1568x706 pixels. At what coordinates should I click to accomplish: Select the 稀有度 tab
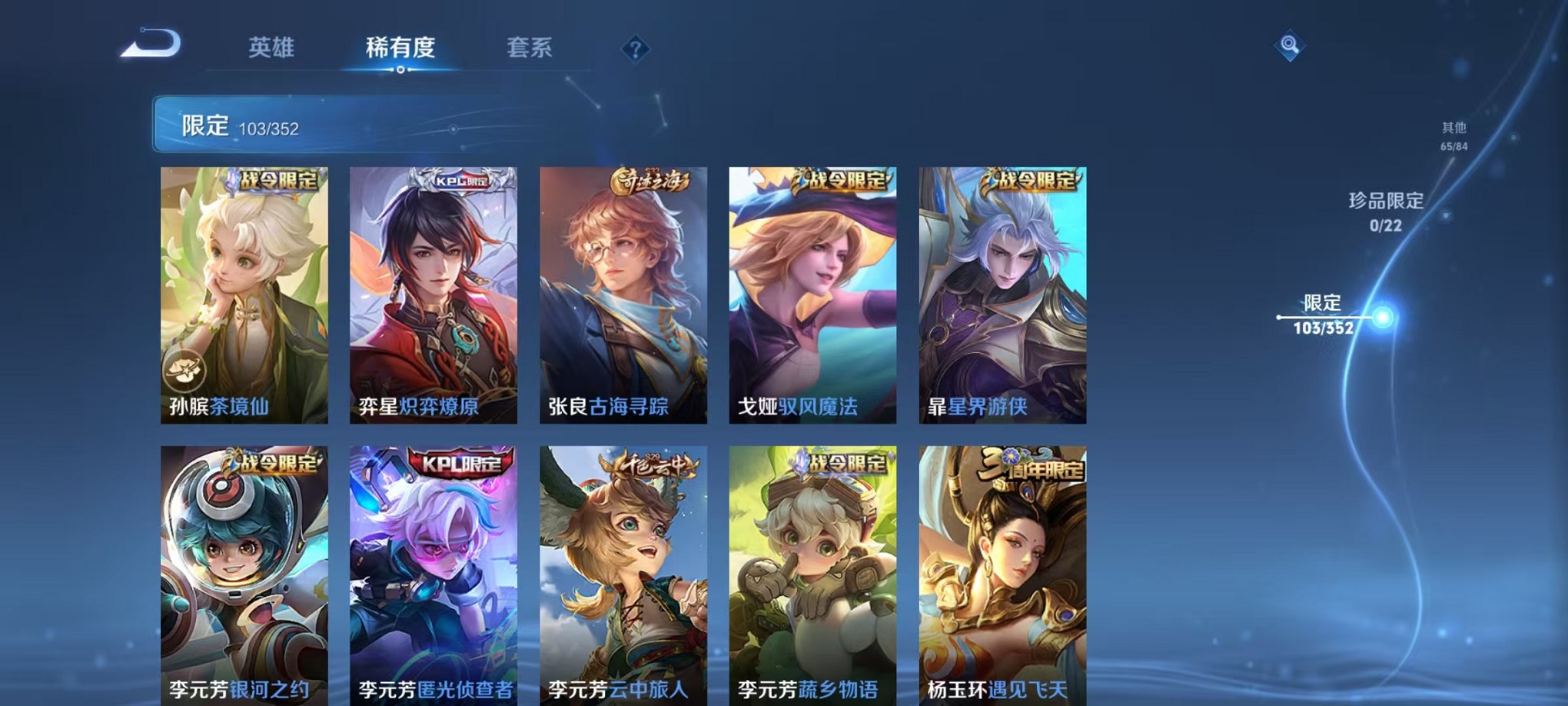point(400,48)
